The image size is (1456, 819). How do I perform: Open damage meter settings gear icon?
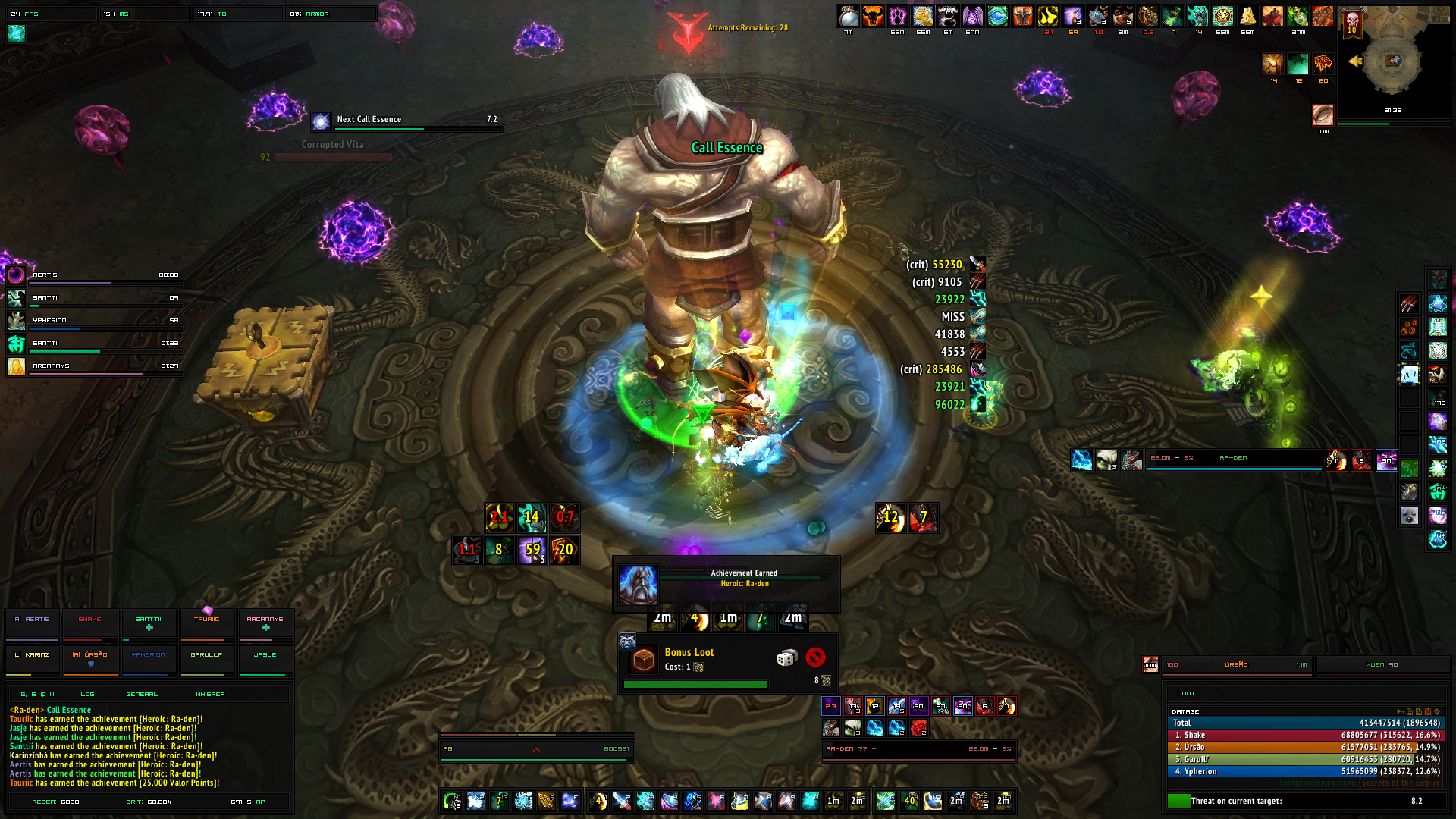pos(1436,711)
